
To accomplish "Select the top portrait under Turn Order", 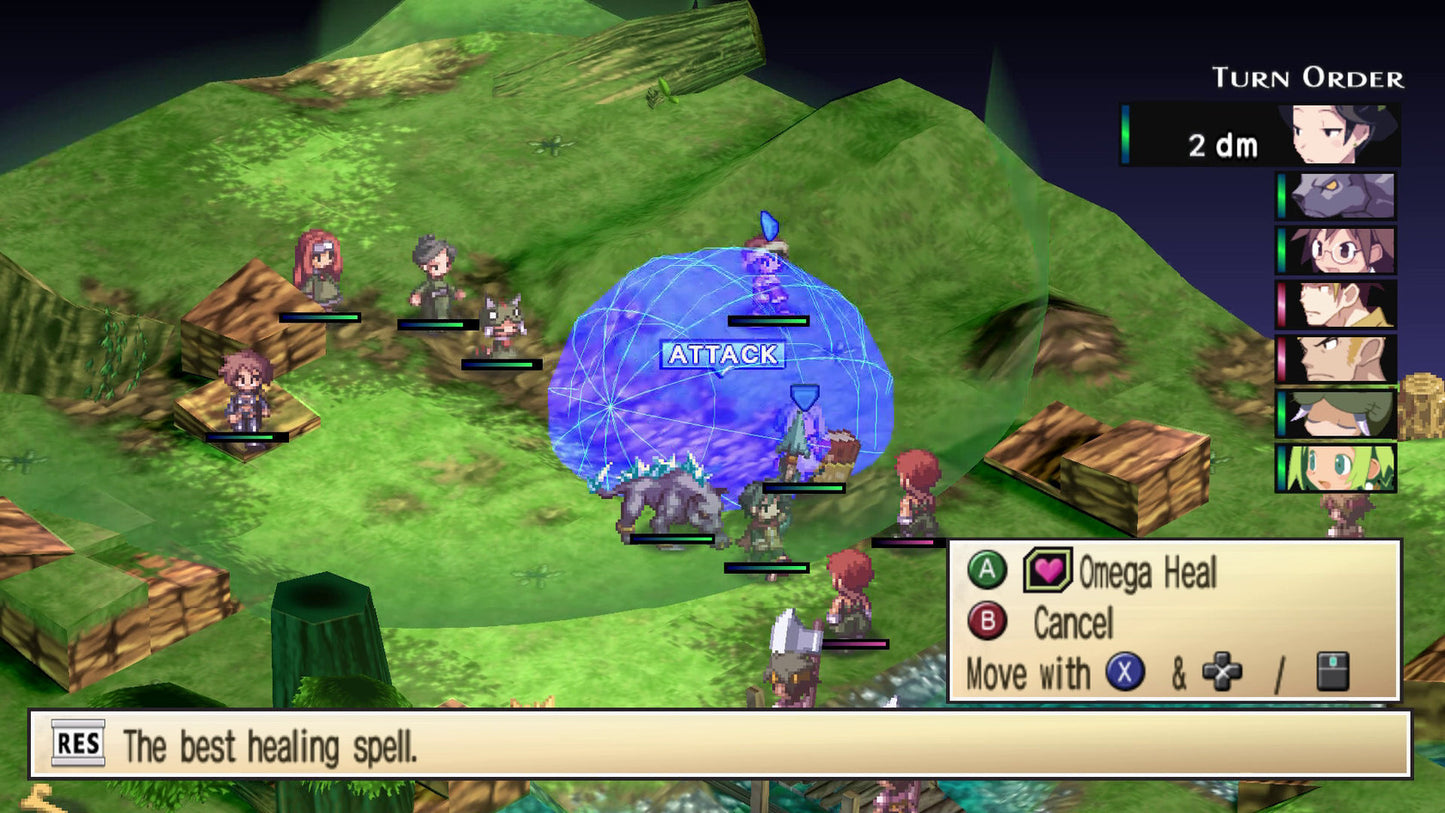I will 1335,135.
